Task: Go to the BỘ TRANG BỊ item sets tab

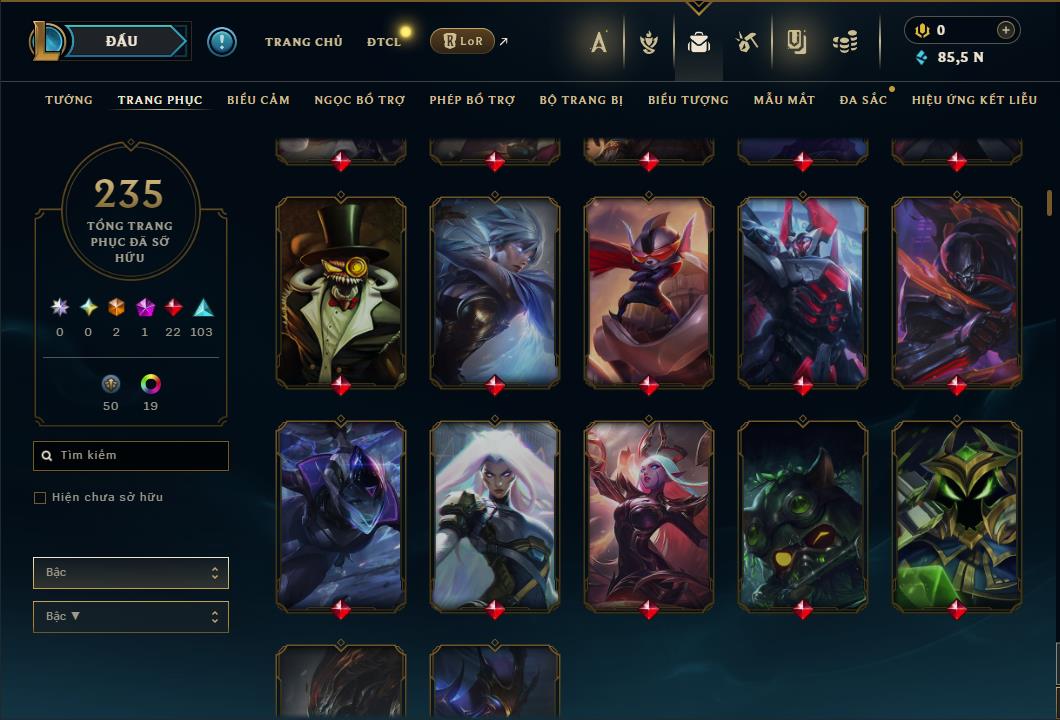Action: pos(581,100)
